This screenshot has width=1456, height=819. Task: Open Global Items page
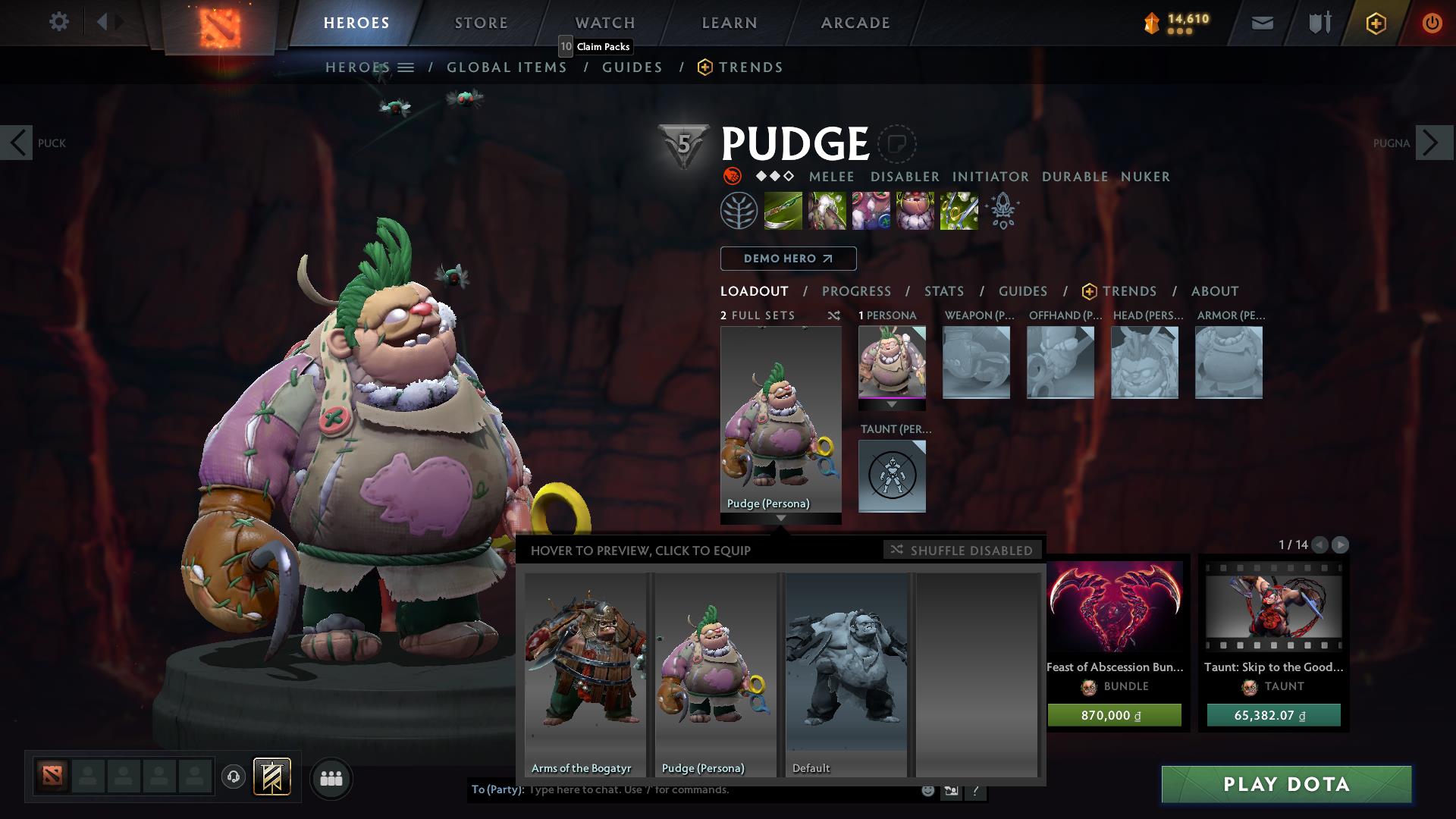(507, 67)
